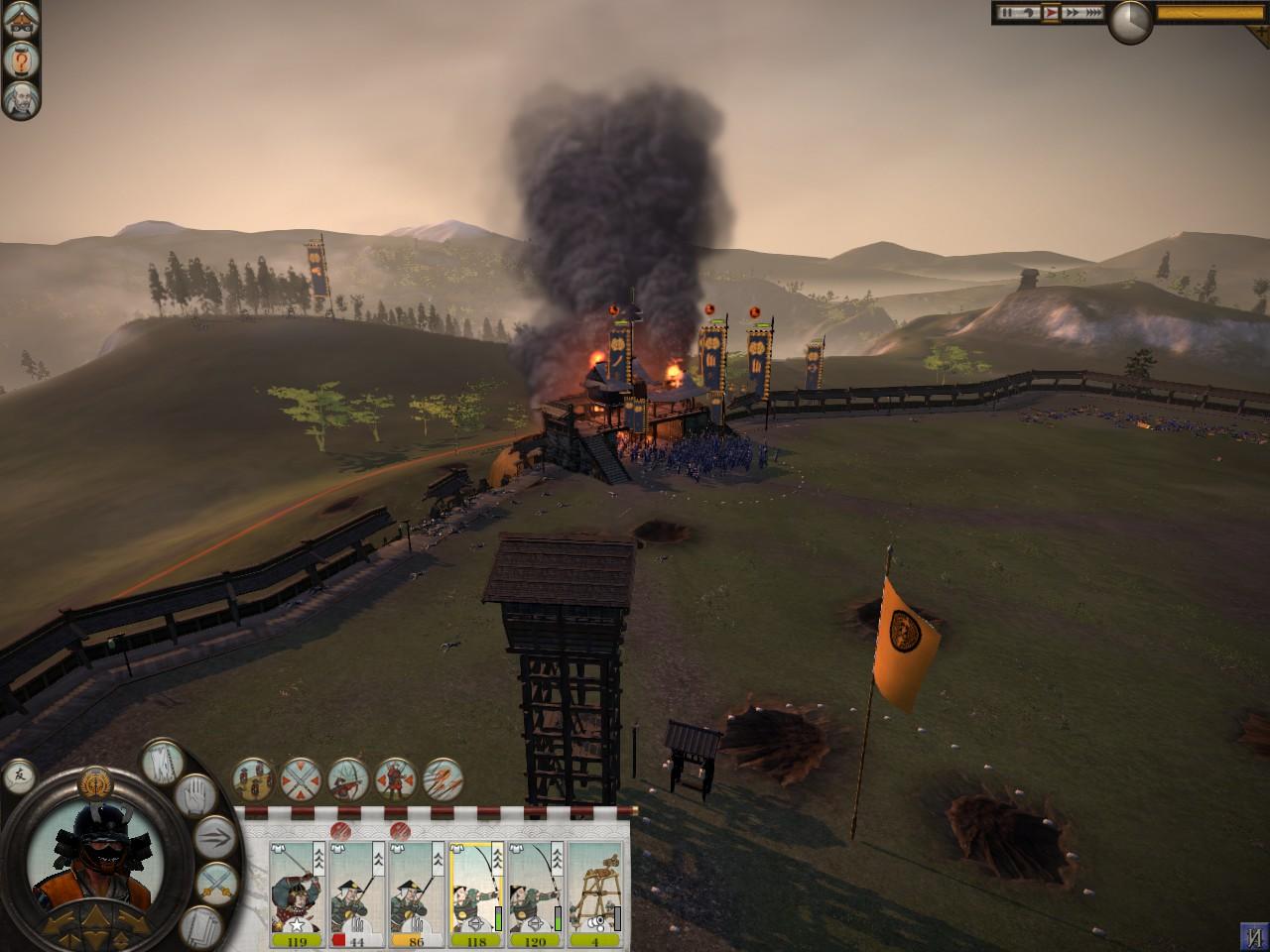
Task: Switch to fastest forward speed
Action: coord(1092,13)
